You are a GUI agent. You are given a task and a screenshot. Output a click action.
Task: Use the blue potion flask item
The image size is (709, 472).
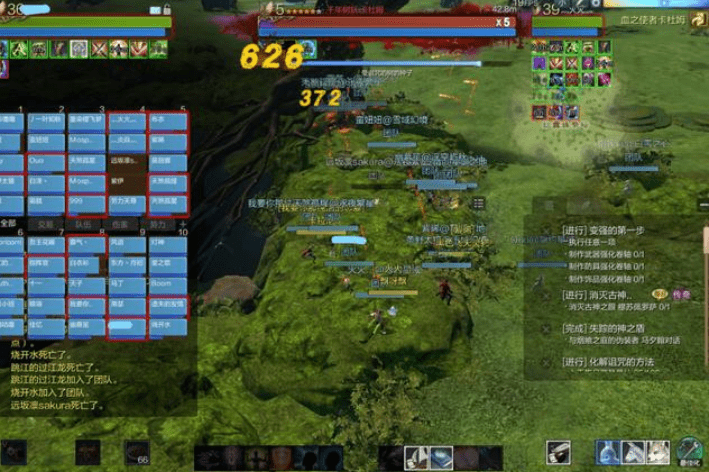pos(609,452)
